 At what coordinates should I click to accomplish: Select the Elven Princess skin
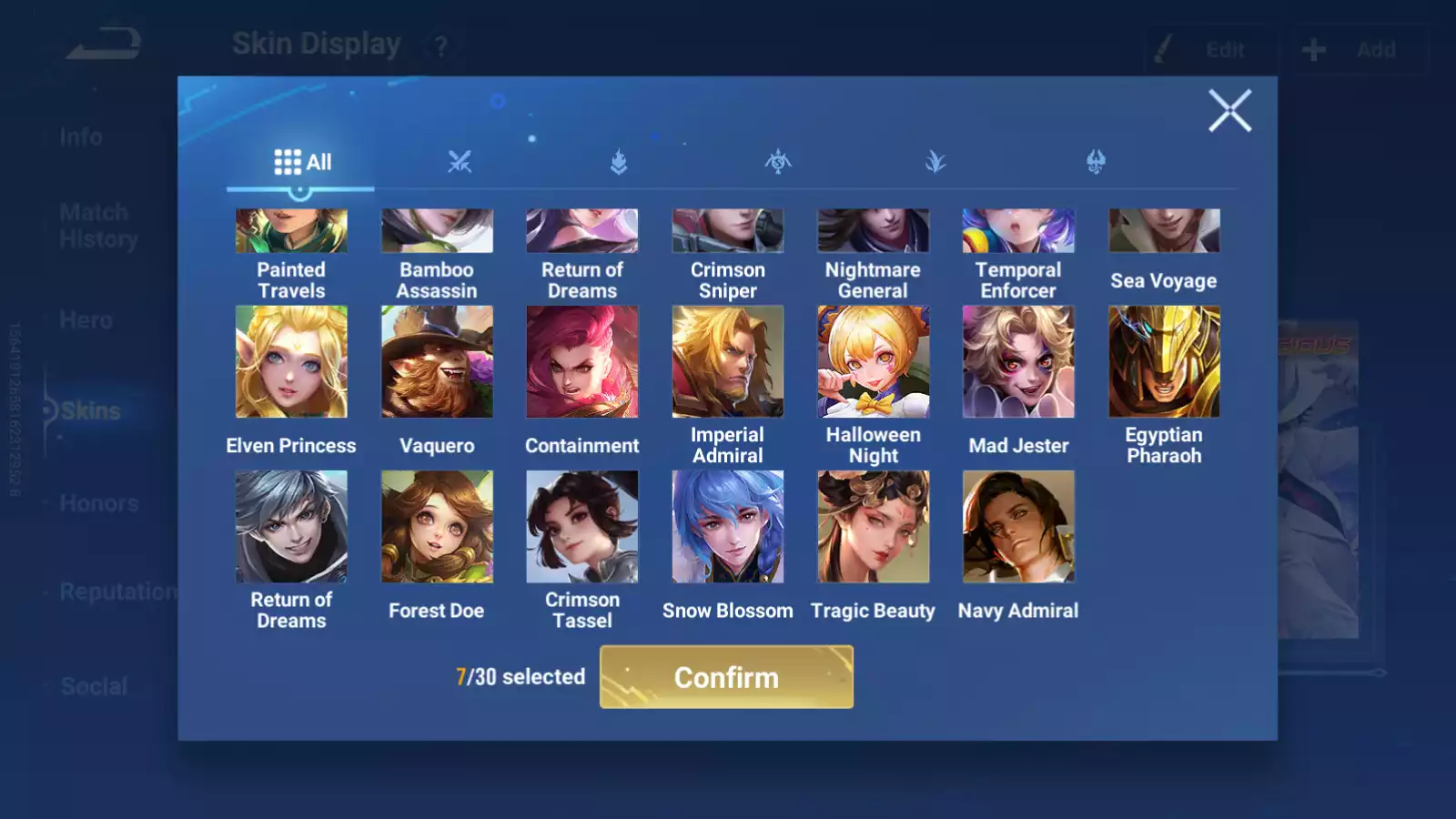291,362
